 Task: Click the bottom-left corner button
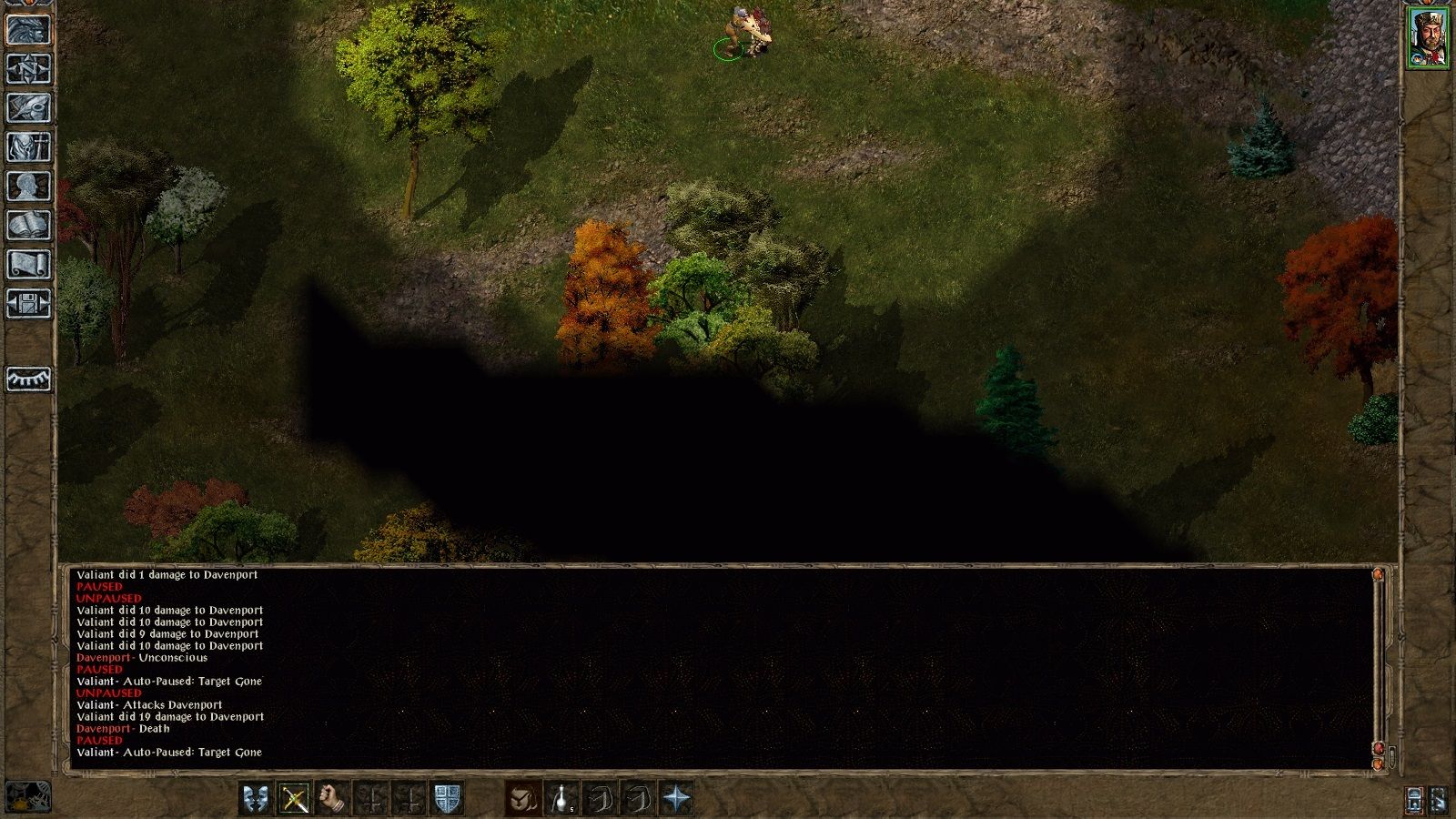[x=27, y=797]
